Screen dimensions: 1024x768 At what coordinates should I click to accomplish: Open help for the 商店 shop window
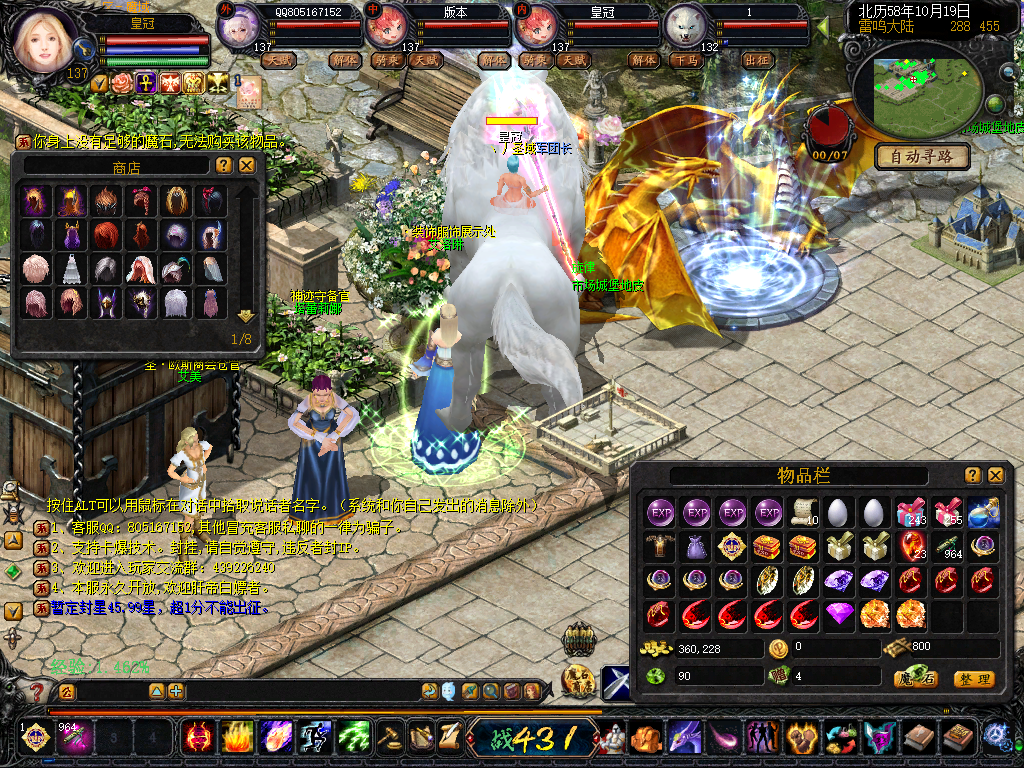coord(224,165)
